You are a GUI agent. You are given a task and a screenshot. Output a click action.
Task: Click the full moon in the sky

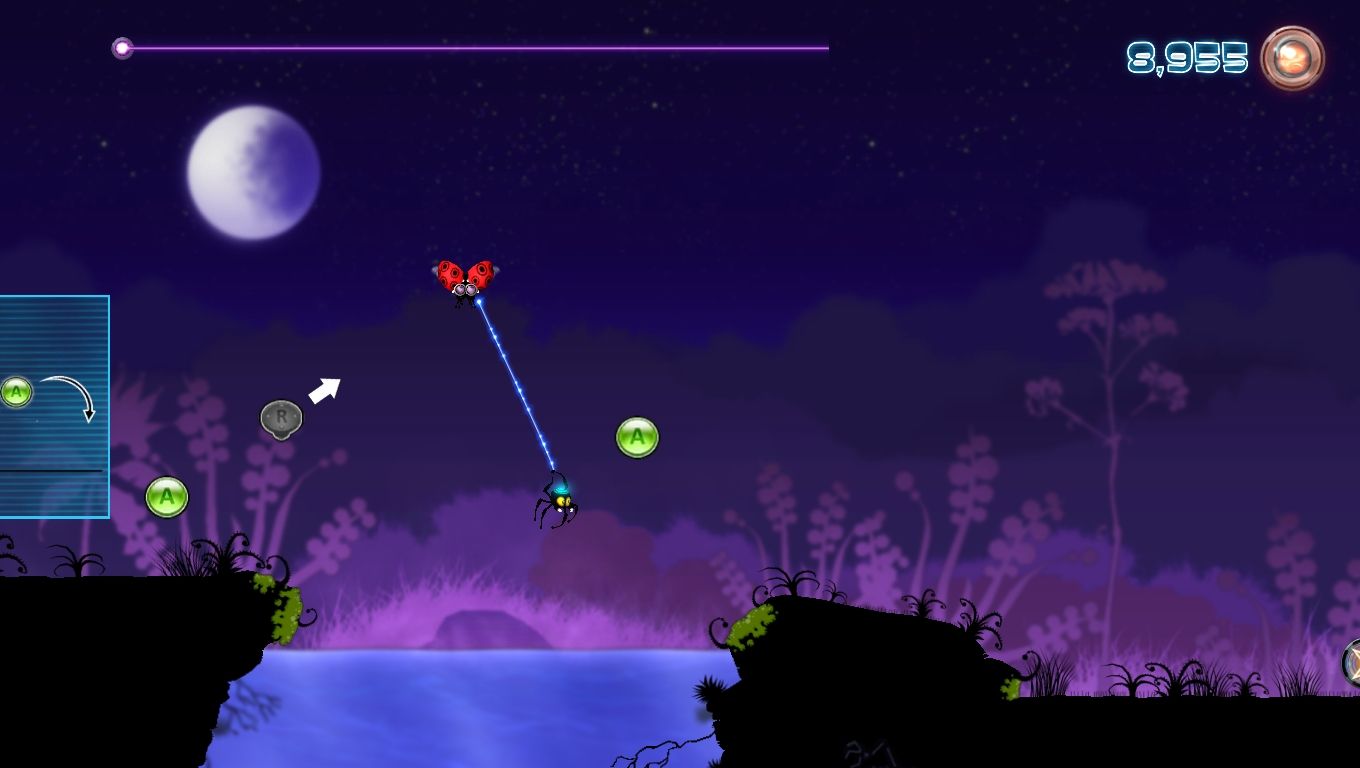tap(253, 172)
